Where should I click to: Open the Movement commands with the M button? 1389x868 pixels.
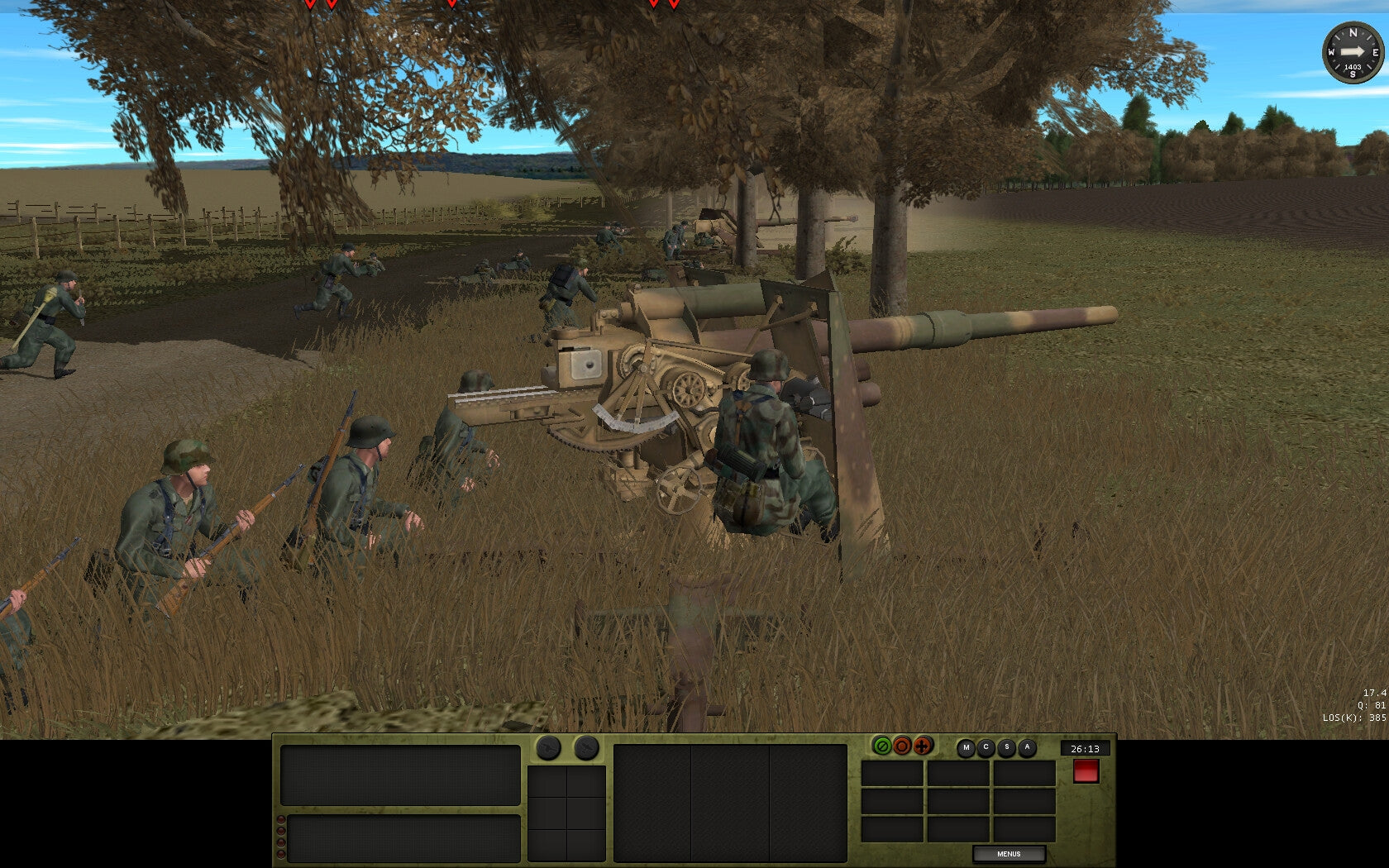[966, 746]
